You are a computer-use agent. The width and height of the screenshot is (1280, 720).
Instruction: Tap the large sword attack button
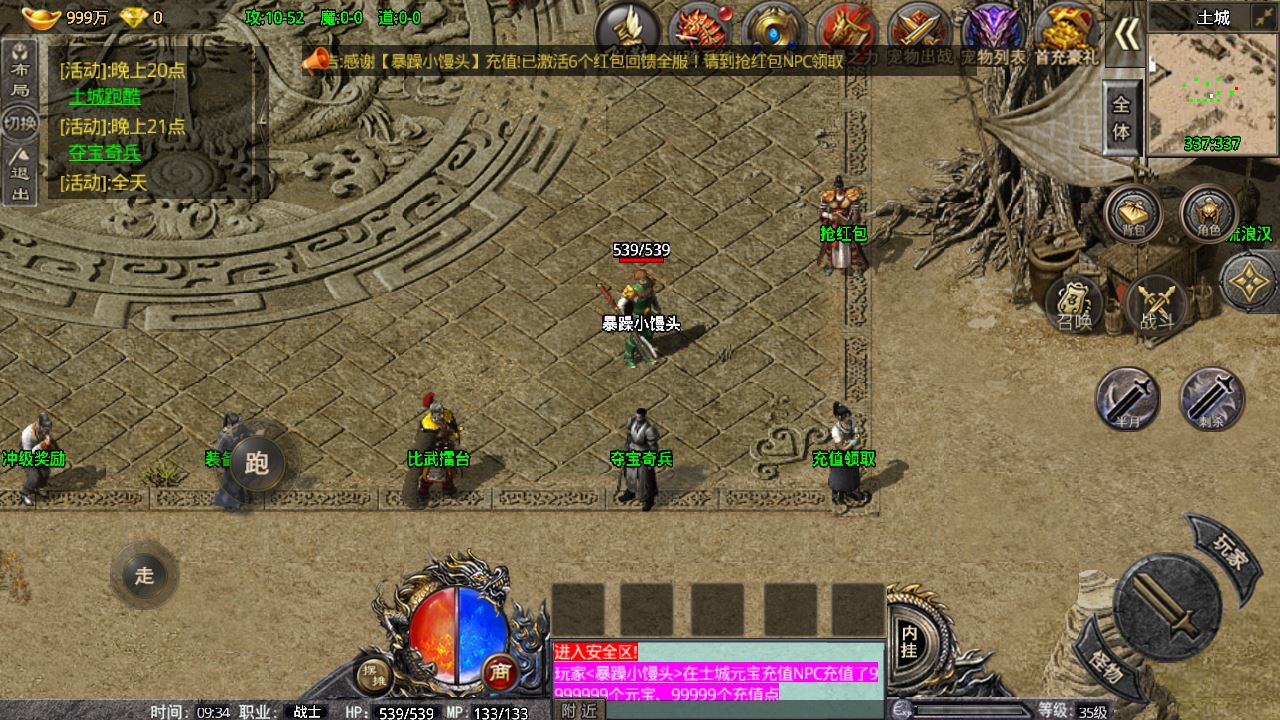(x=1167, y=606)
